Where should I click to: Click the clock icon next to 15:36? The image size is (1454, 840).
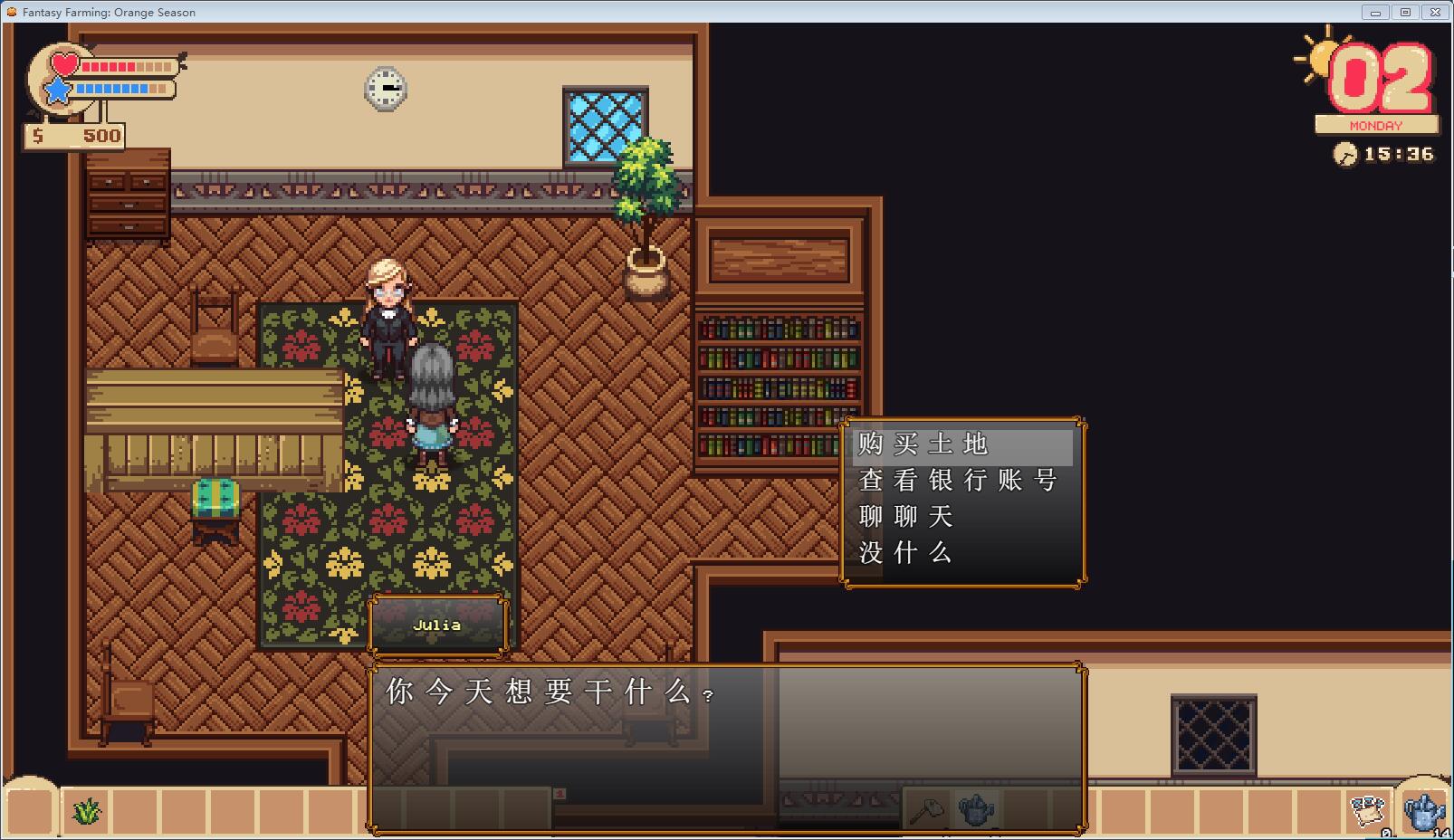tap(1348, 155)
